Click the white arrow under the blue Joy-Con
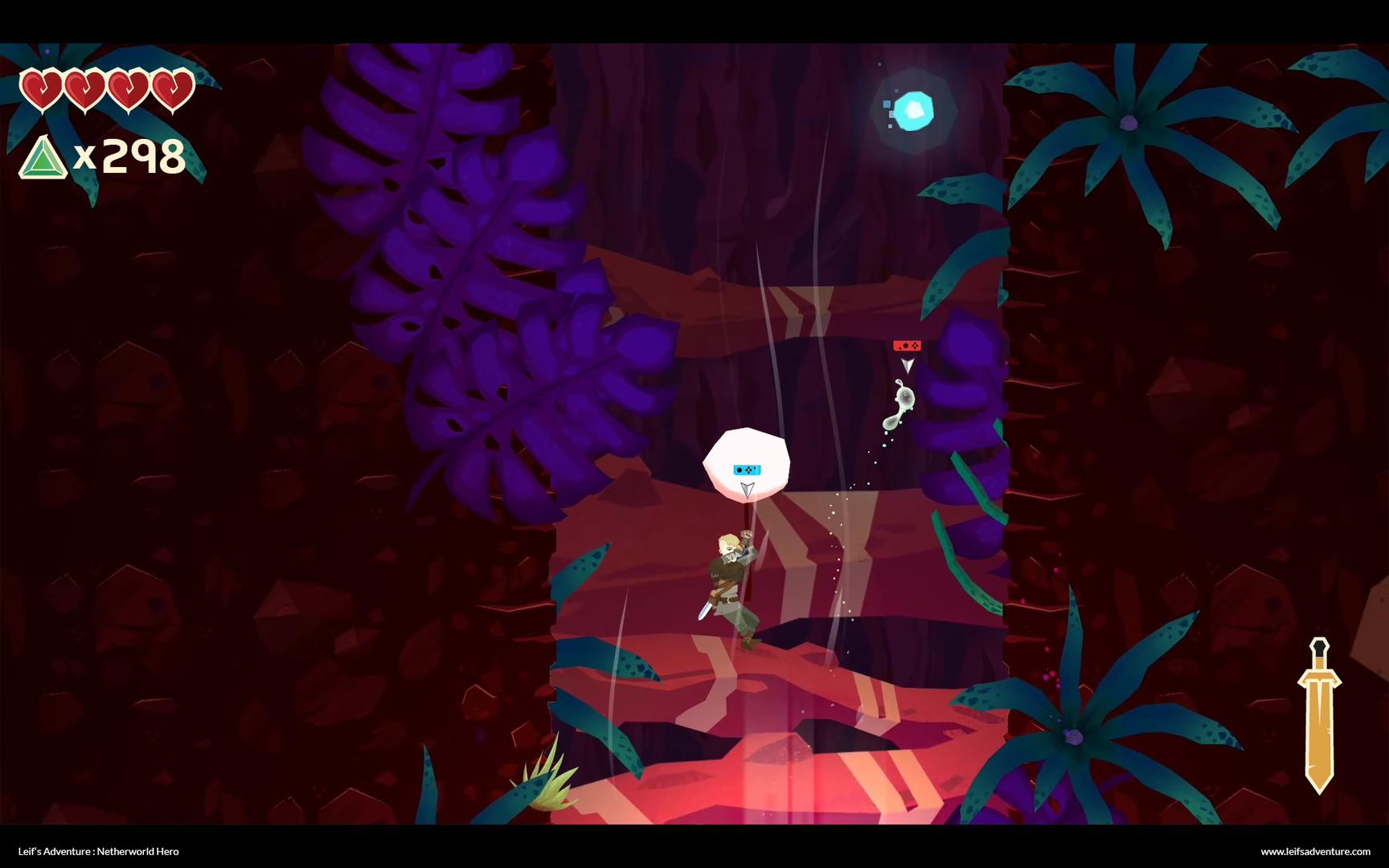This screenshot has height=868, width=1389. (747, 488)
